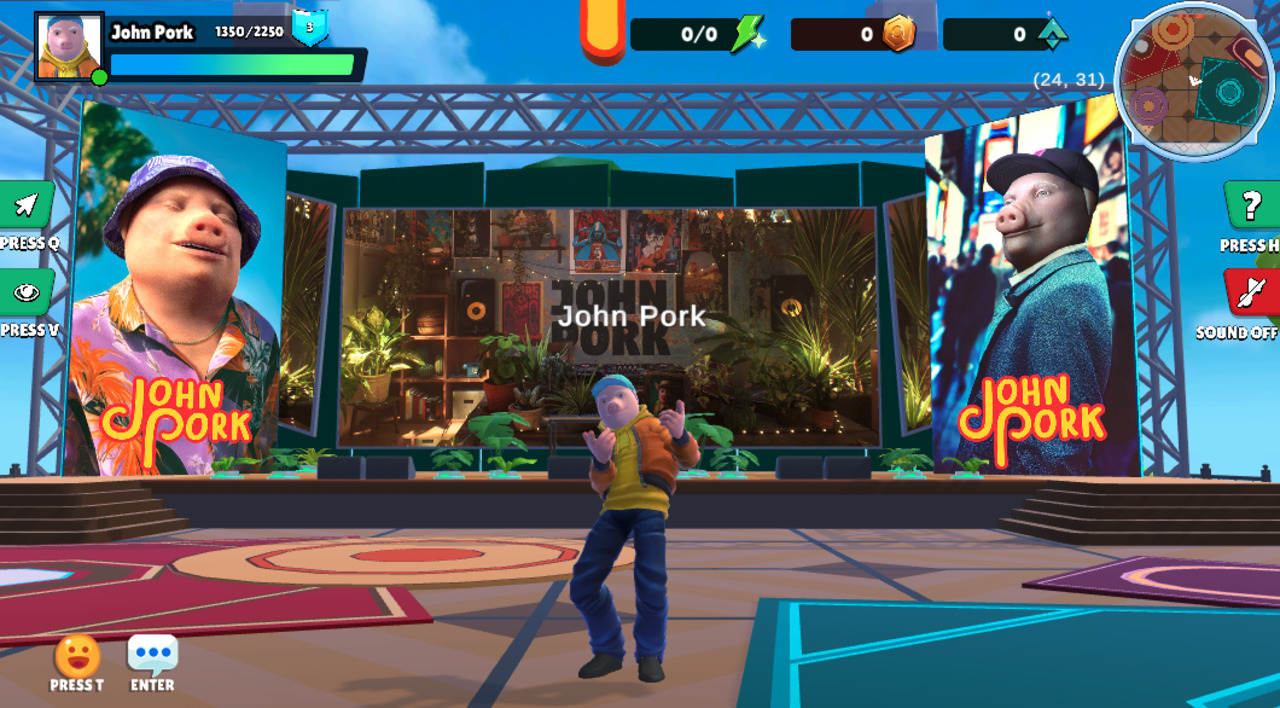Select the green lightning energy icon
Image resolution: width=1280 pixels, height=708 pixels.
point(746,34)
